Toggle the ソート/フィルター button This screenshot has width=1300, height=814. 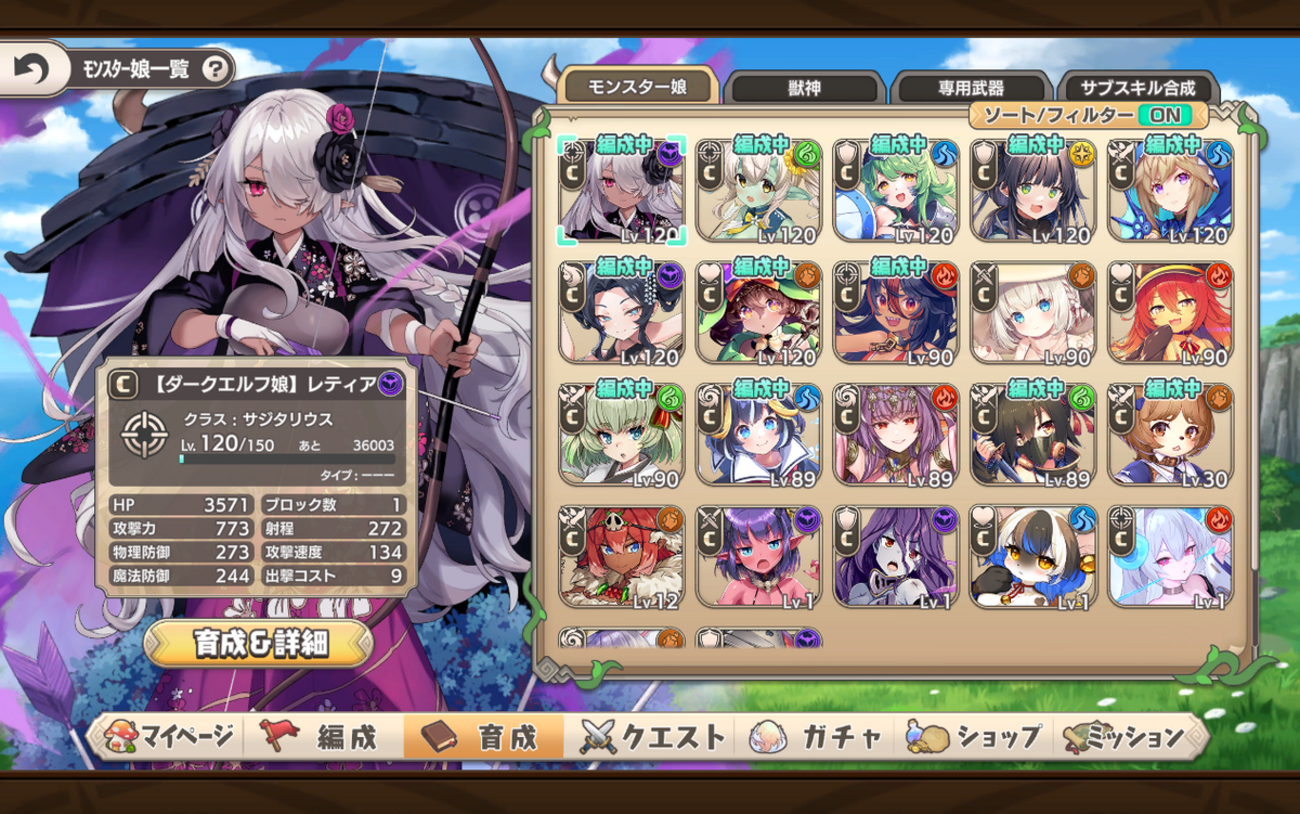coord(1089,116)
